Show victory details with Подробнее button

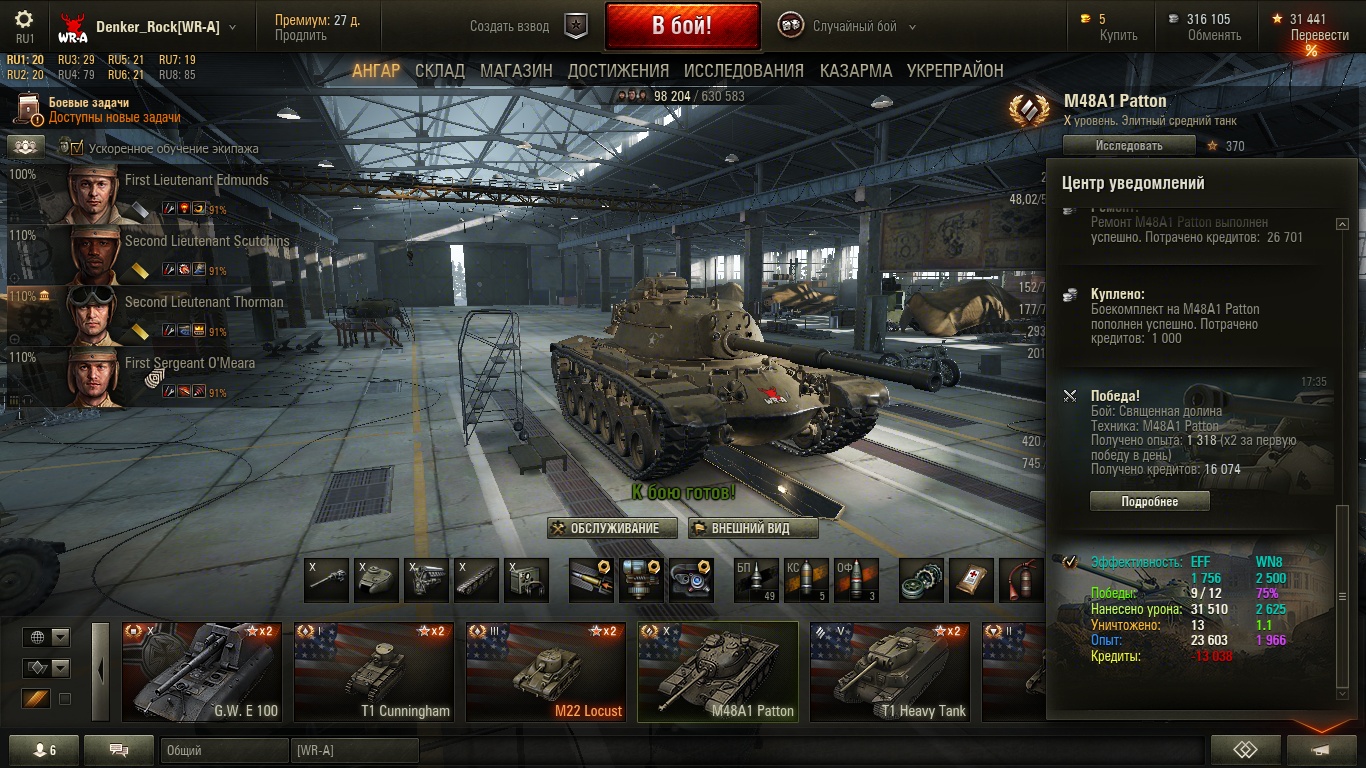(1149, 501)
